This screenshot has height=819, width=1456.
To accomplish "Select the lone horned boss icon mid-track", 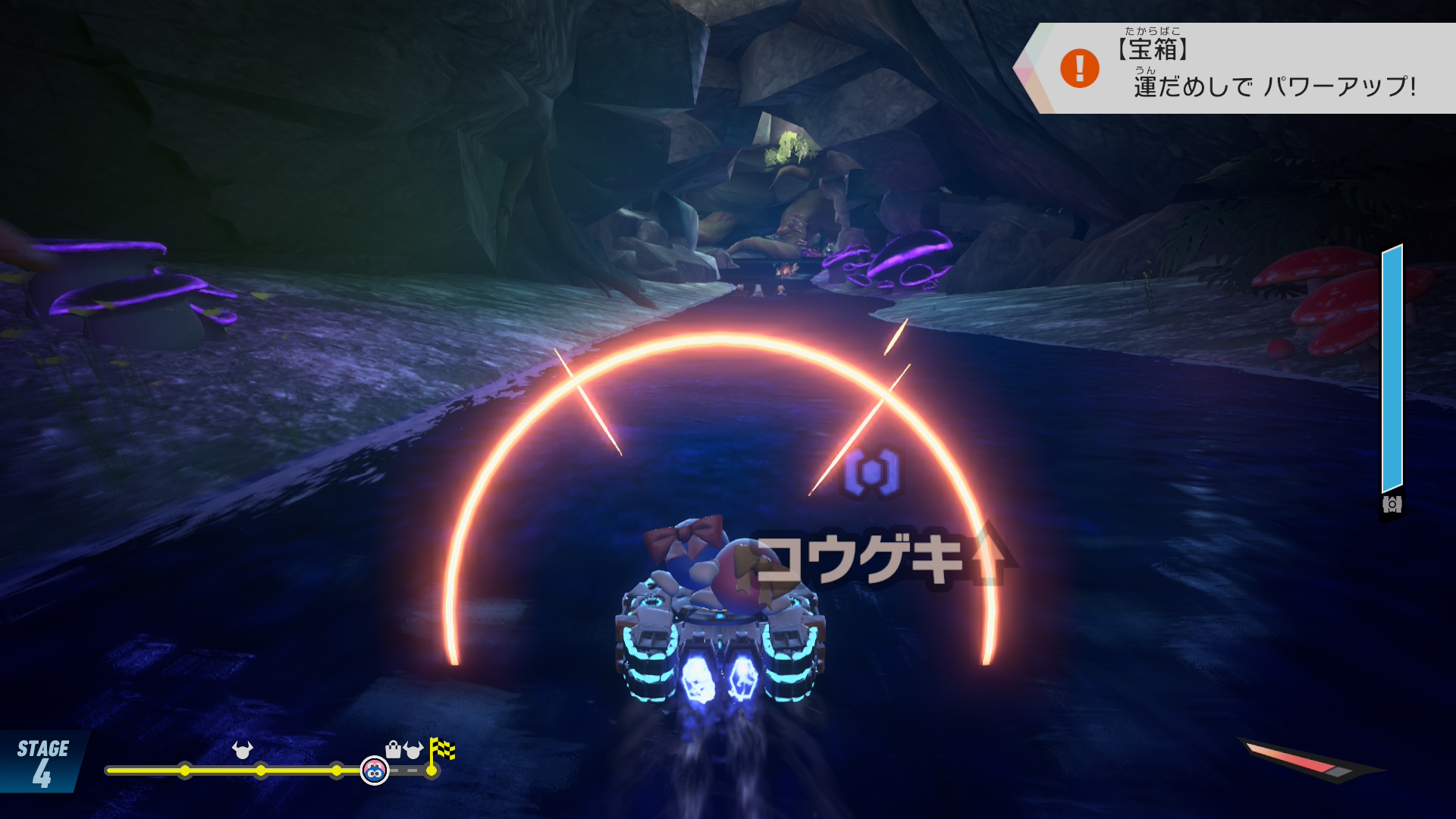I will pos(242,750).
